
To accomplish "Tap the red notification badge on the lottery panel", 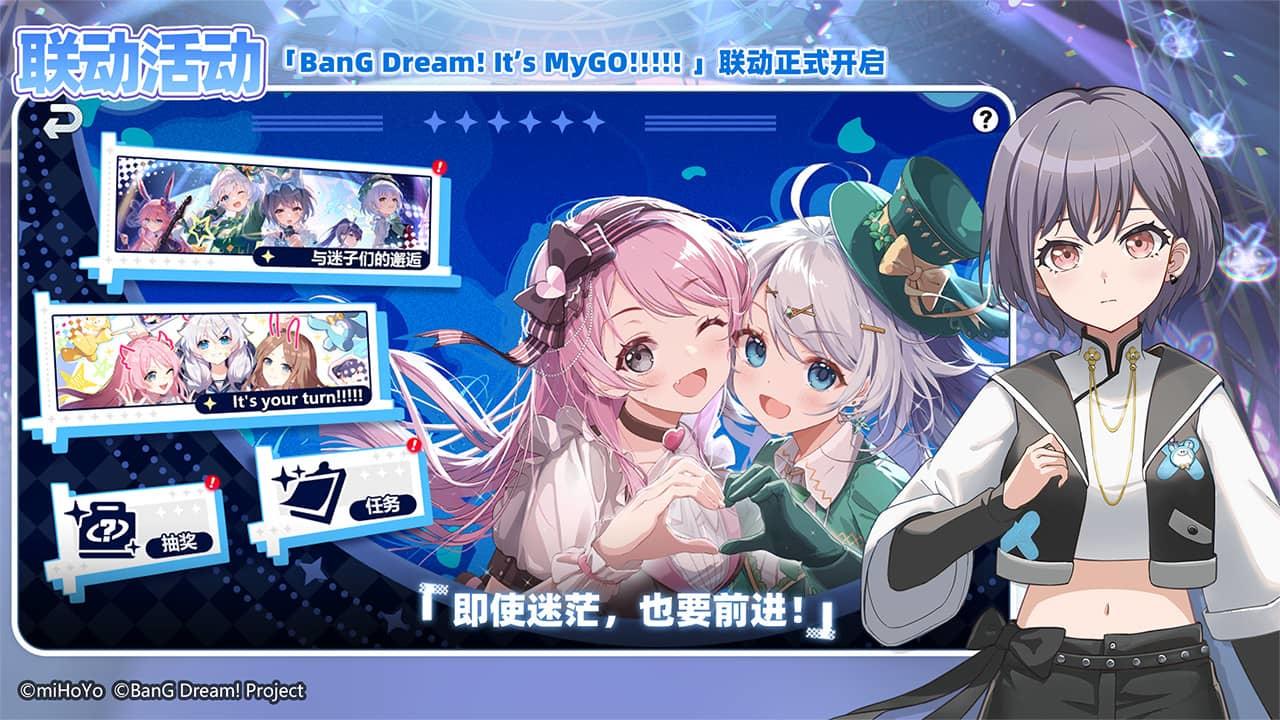I will tap(211, 481).
